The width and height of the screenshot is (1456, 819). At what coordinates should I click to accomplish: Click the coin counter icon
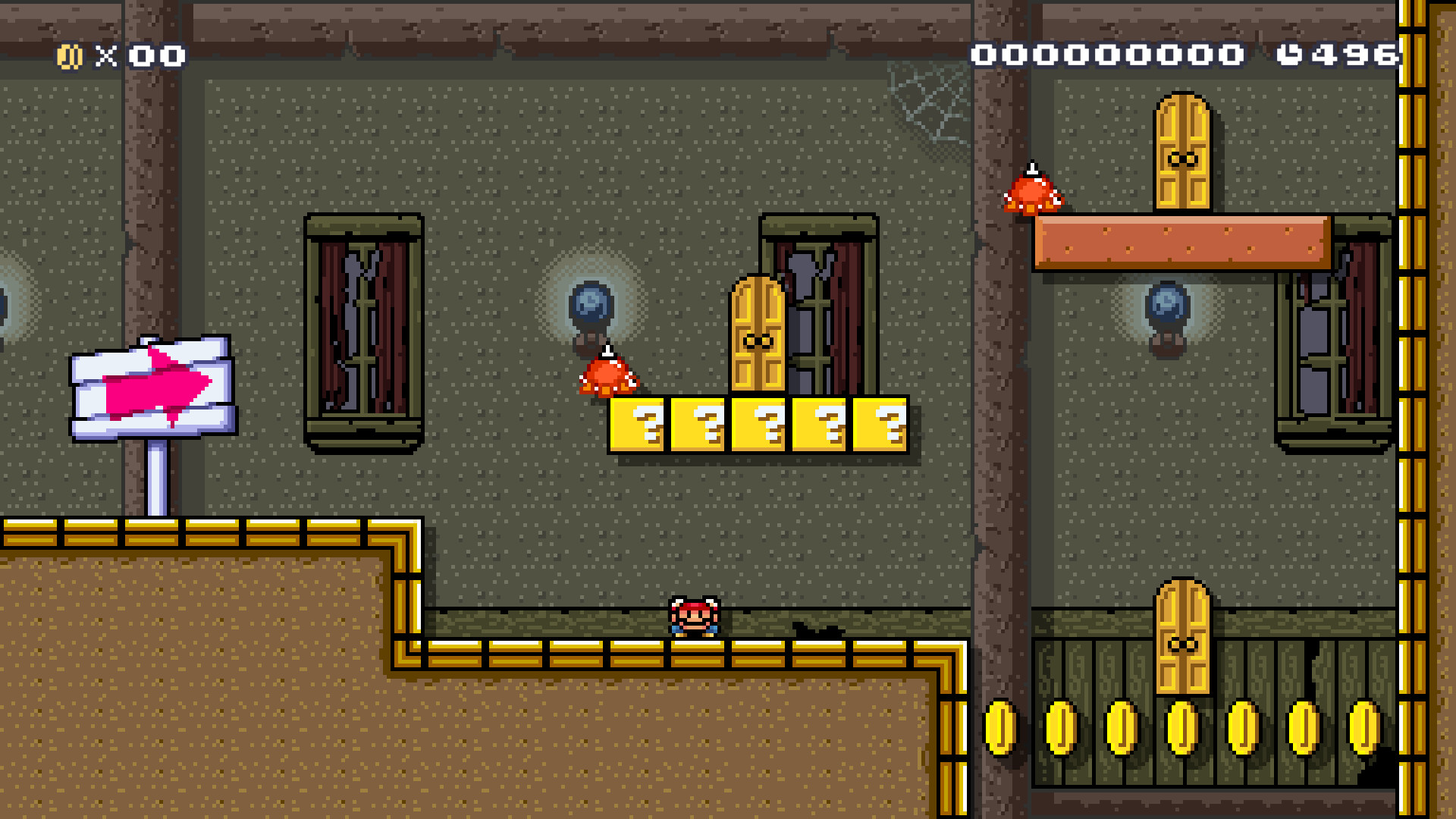[x=71, y=54]
